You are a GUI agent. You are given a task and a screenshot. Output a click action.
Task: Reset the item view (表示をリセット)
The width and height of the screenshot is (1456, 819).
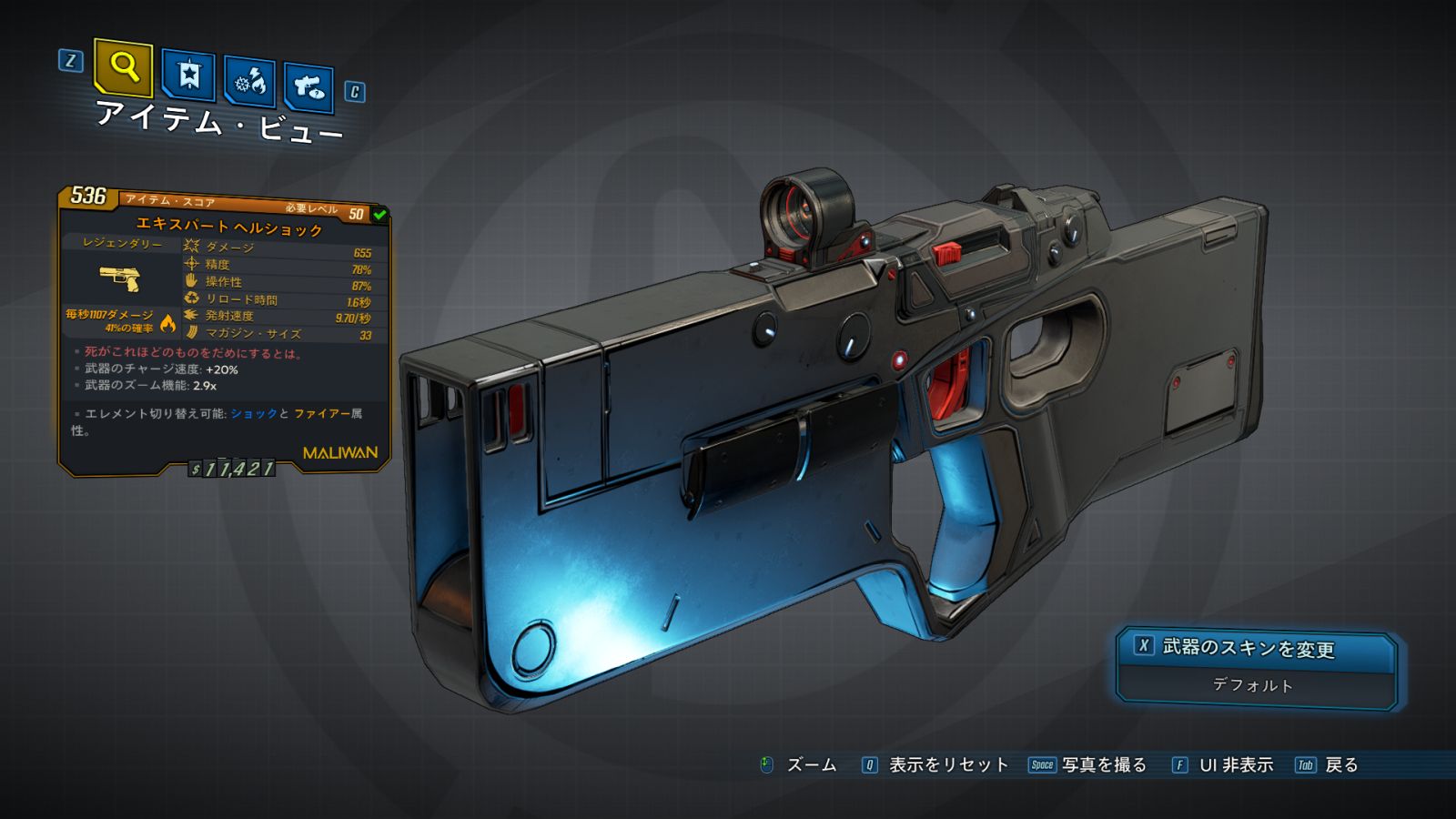(935, 765)
